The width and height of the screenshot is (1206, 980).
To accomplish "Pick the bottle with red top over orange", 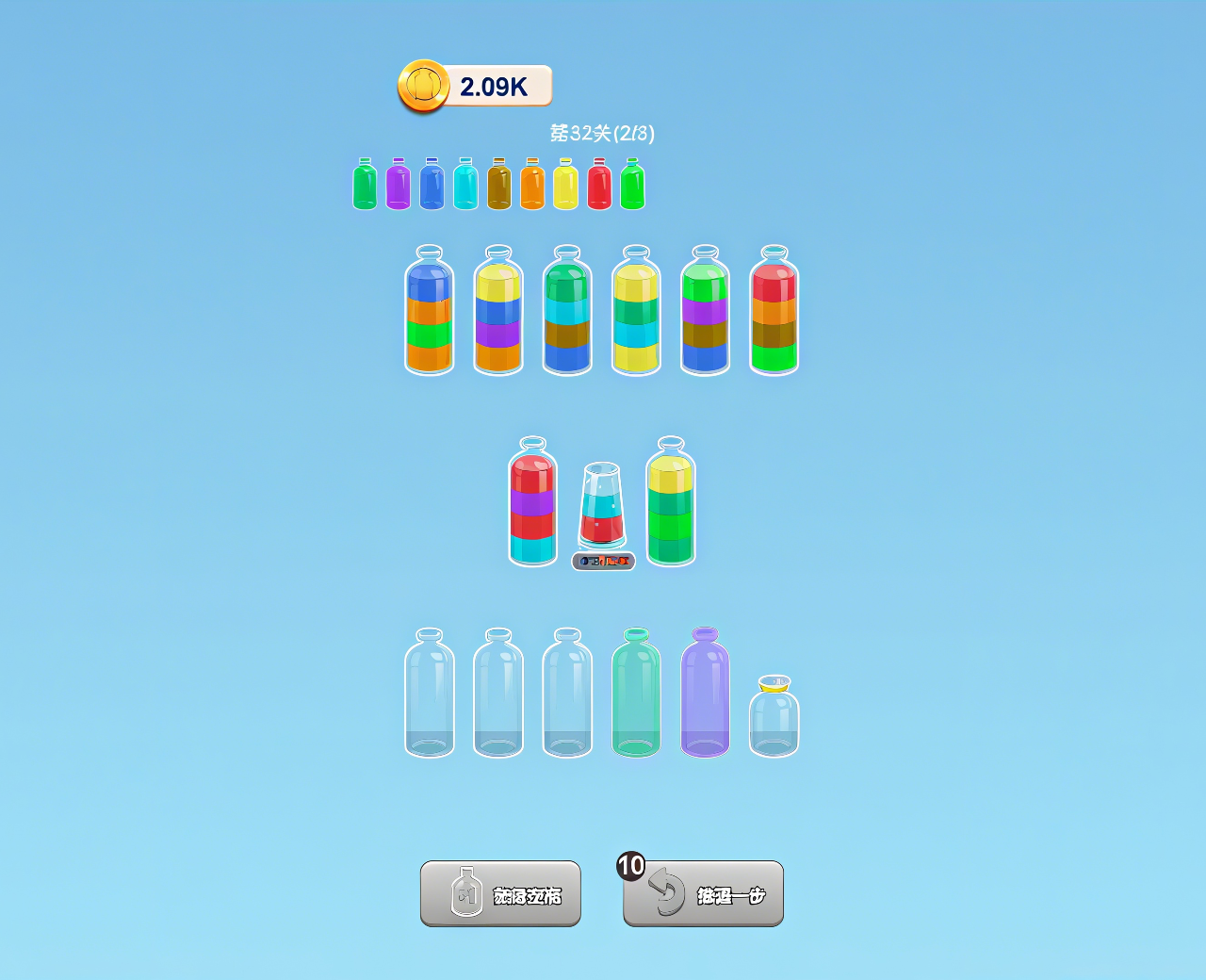I will pos(774,311).
